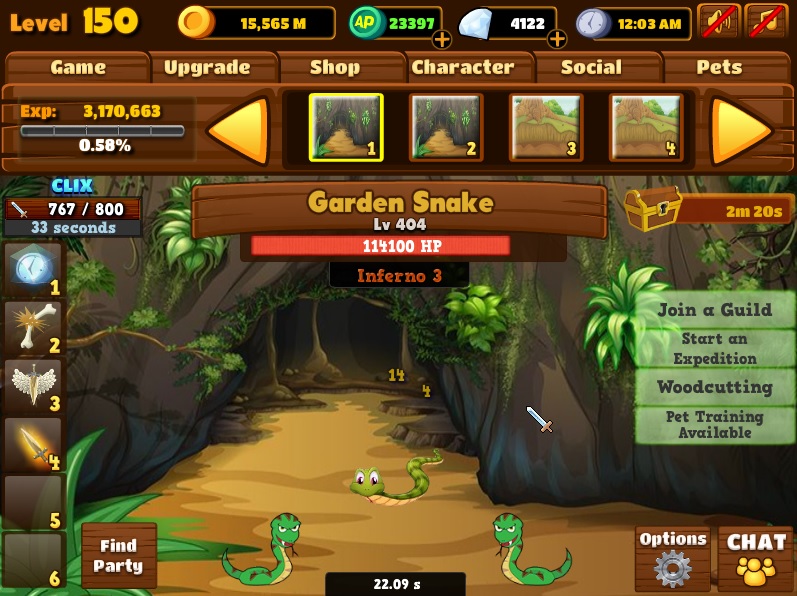Select stage thumbnail number 4

646,127
